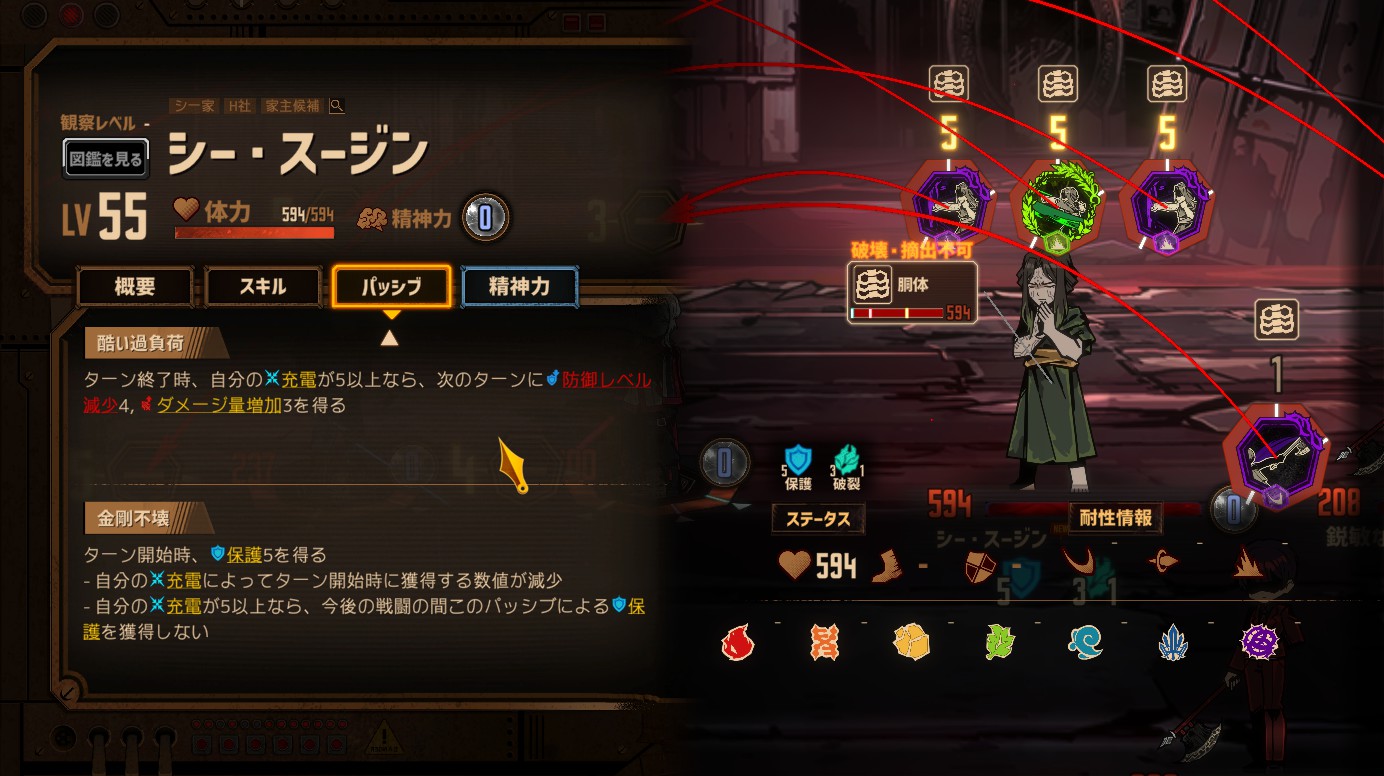Screen dimensions: 1384x776
Task: Switch to the 概要 overview tab
Action: point(135,287)
